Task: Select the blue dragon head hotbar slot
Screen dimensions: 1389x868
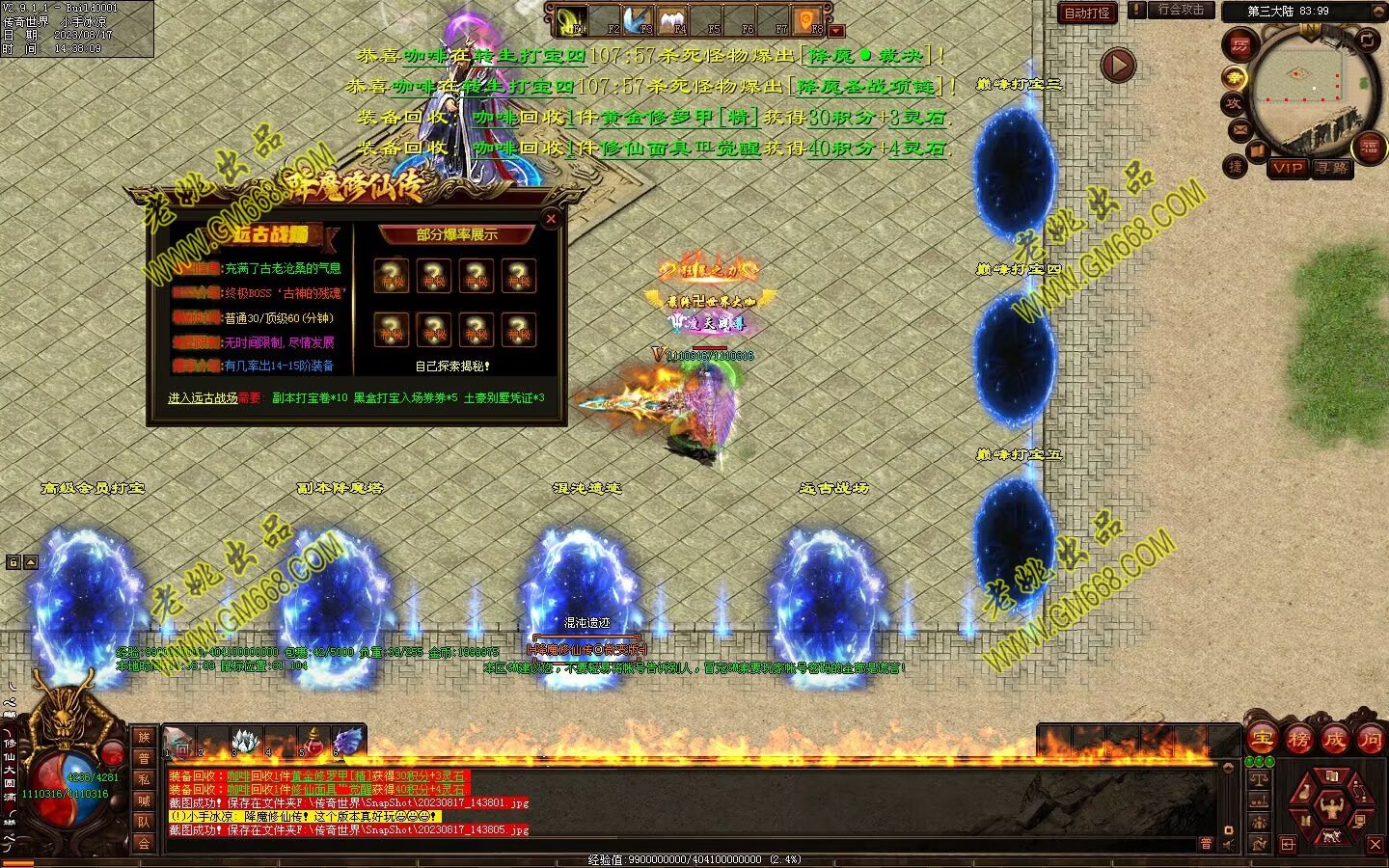Action: point(346,741)
